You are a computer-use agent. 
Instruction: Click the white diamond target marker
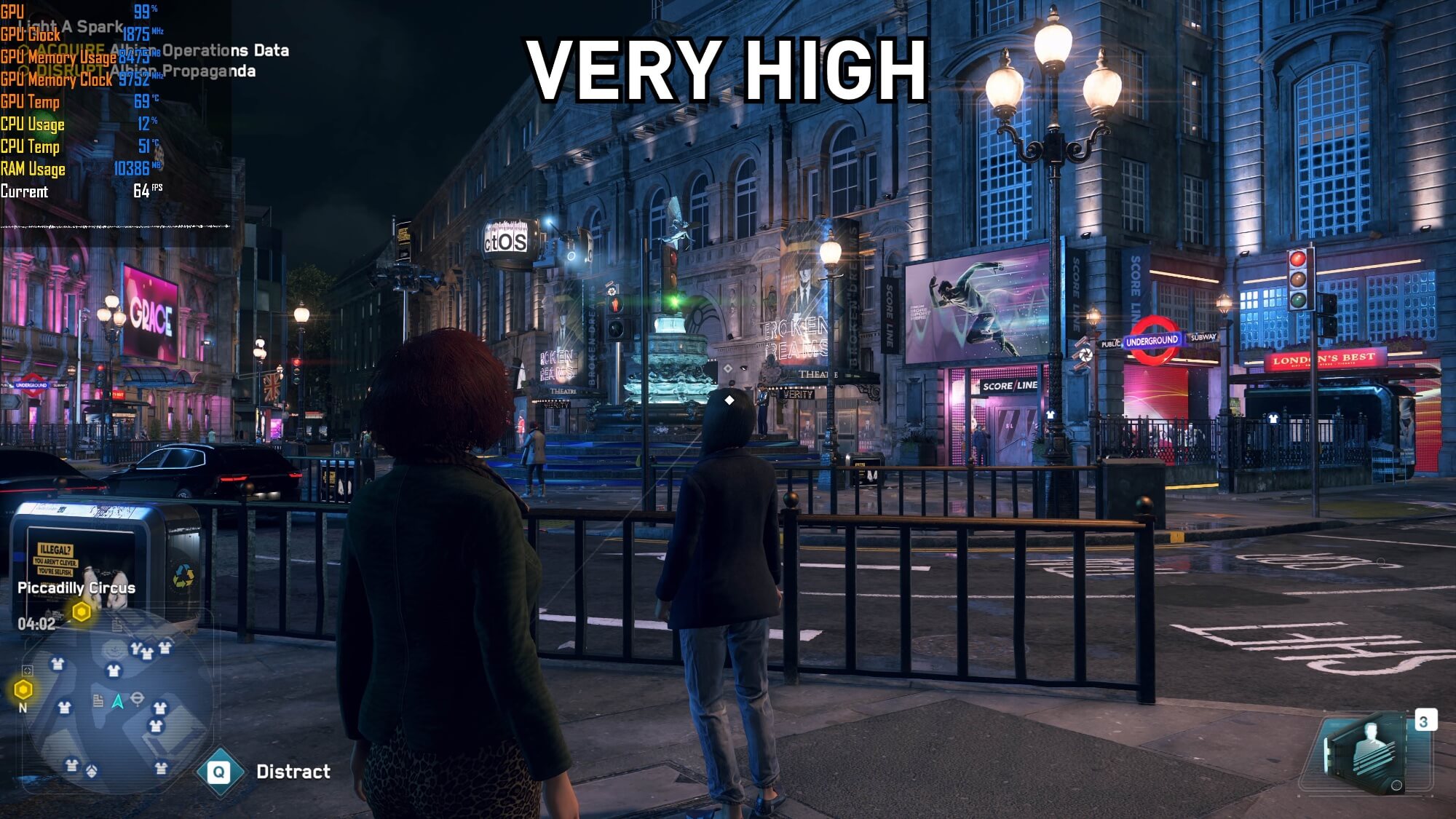point(729,400)
